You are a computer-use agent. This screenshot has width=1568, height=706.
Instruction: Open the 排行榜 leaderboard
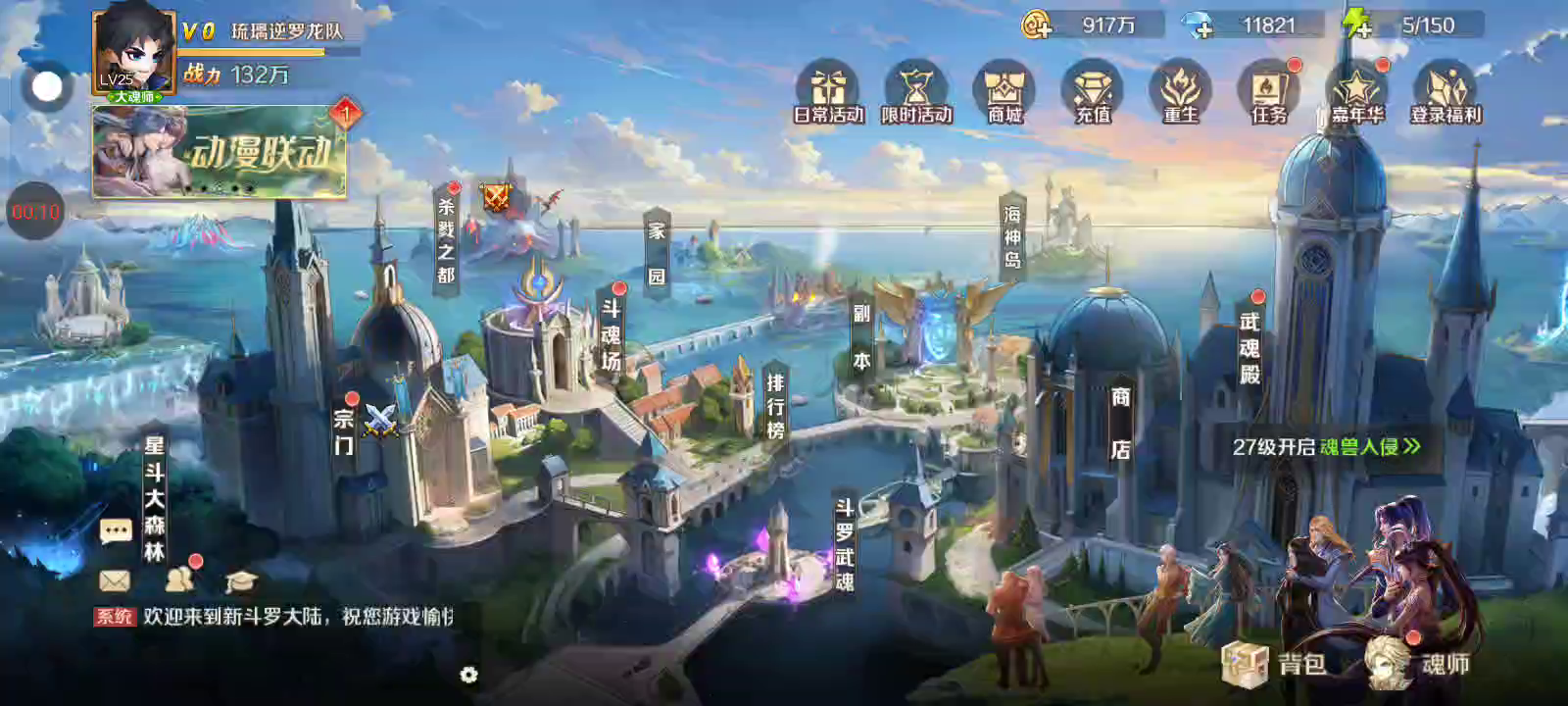(775, 404)
